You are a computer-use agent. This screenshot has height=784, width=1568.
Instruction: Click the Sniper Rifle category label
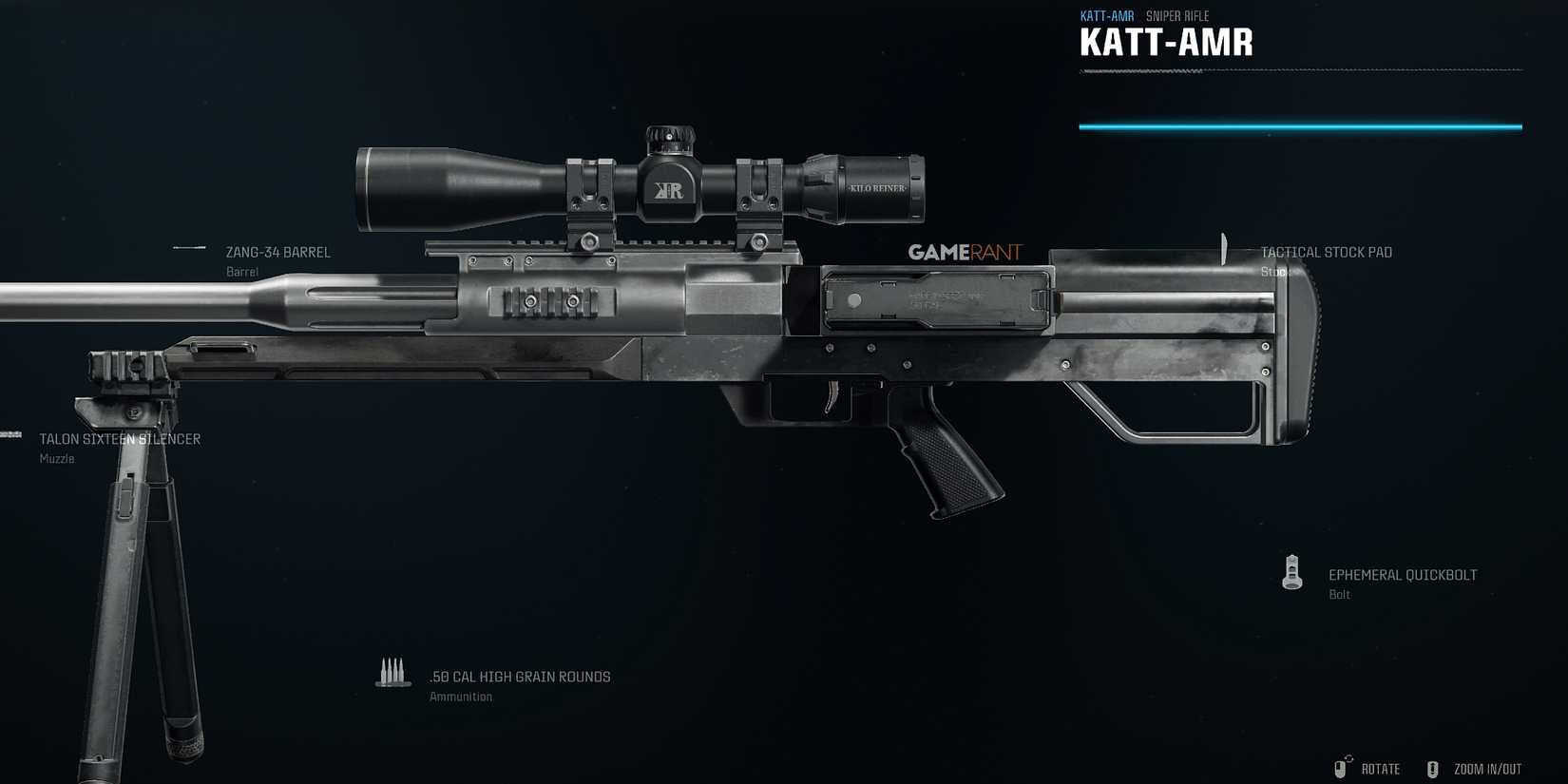pos(1177,15)
